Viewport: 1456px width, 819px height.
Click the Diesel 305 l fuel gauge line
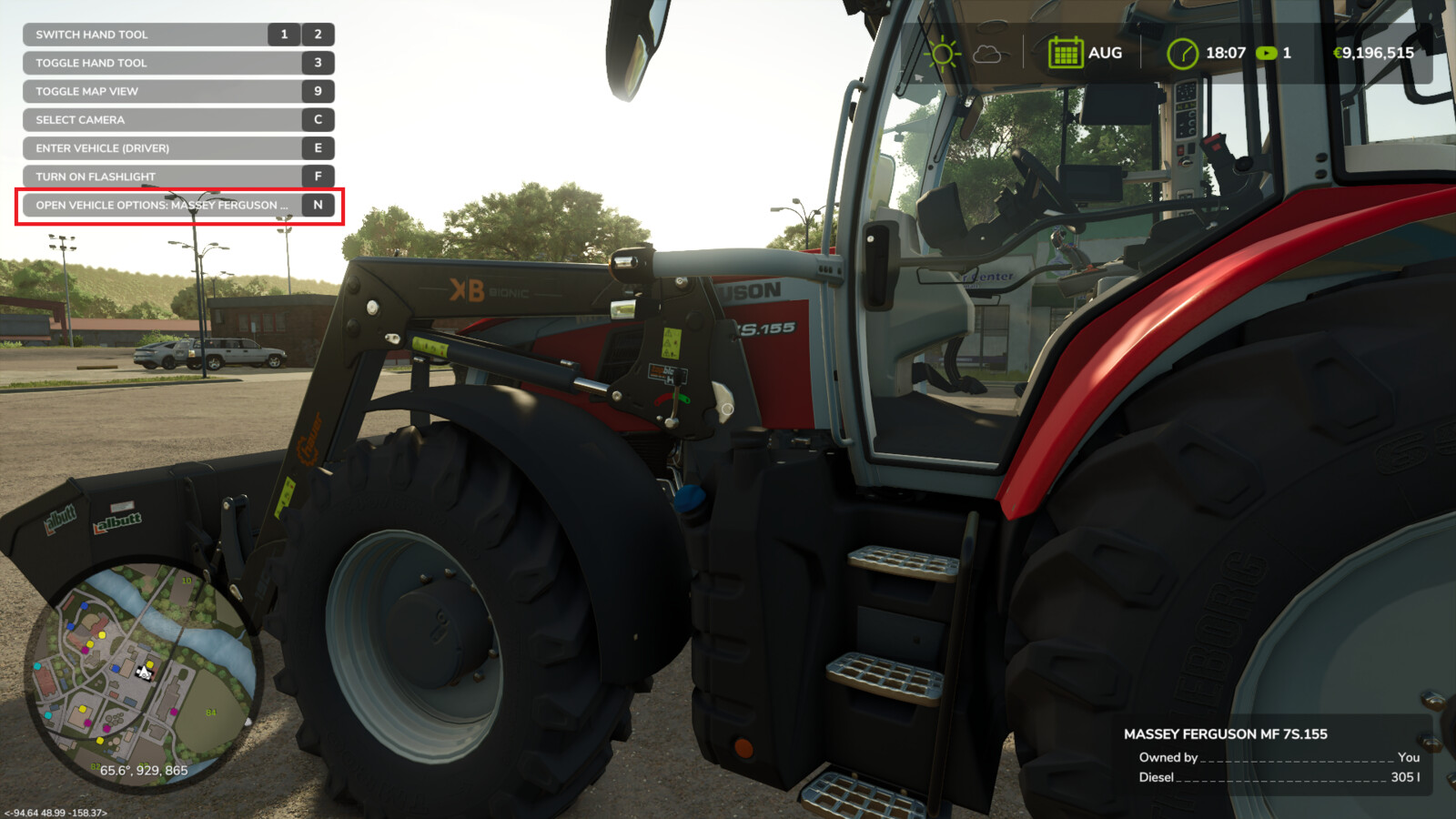click(1274, 779)
